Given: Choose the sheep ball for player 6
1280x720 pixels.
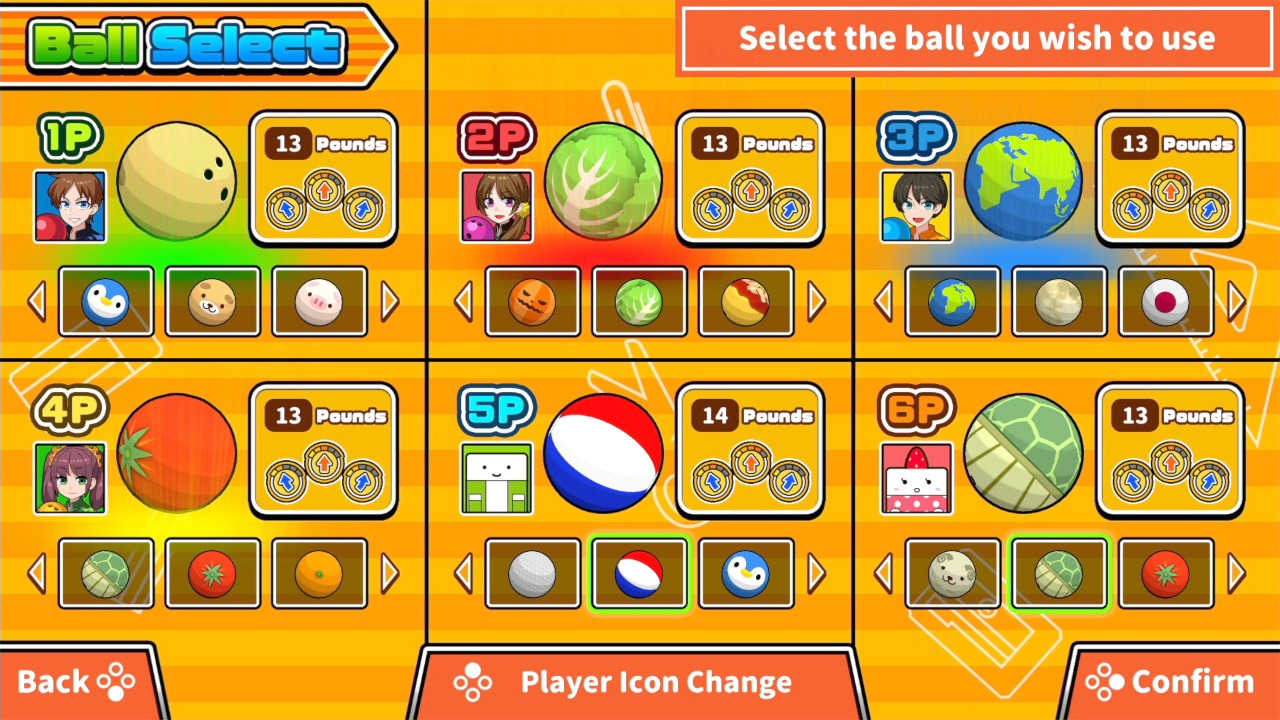Looking at the screenshot, I should click(953, 573).
